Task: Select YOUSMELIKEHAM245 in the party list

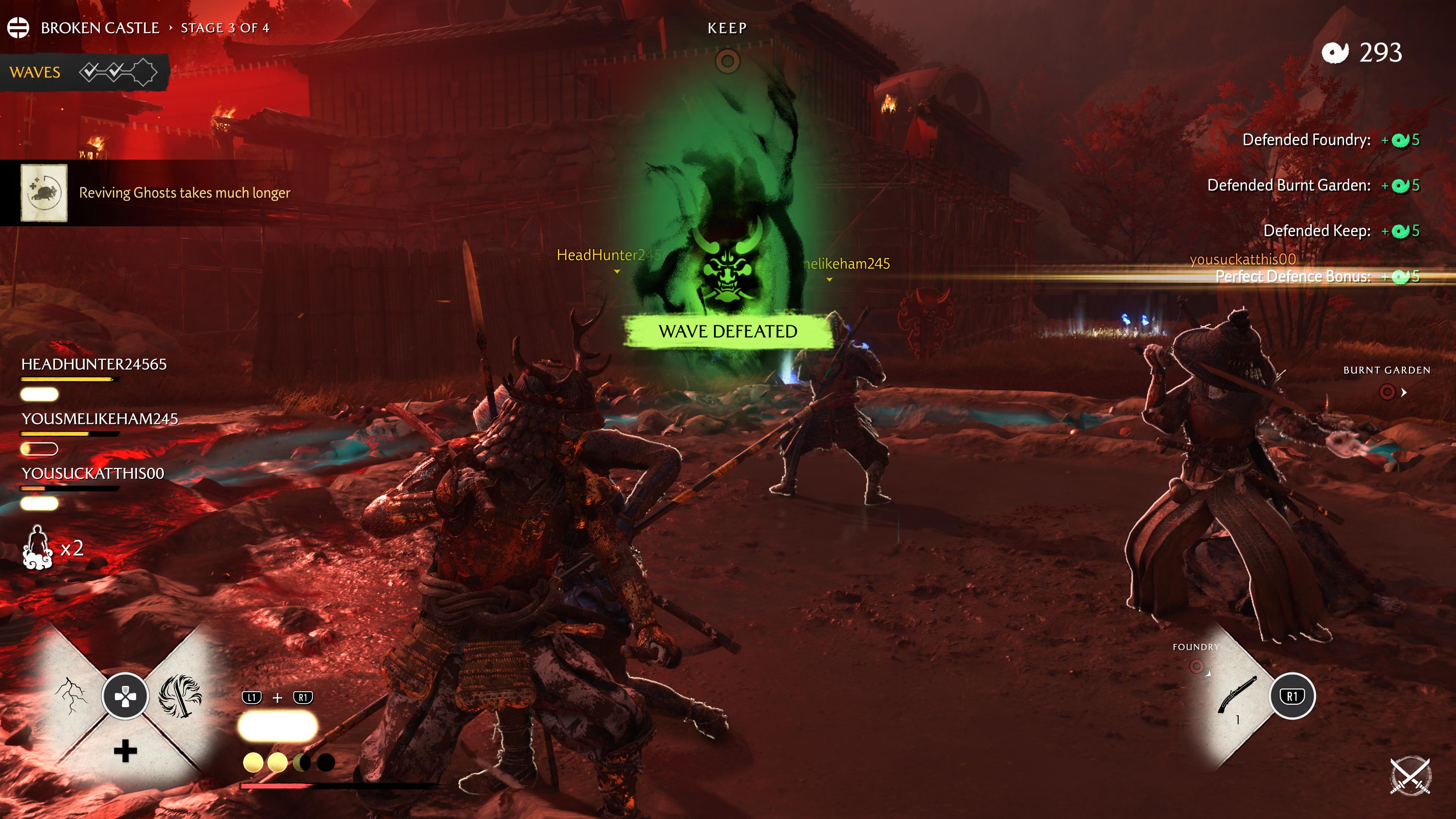Action: tap(99, 419)
